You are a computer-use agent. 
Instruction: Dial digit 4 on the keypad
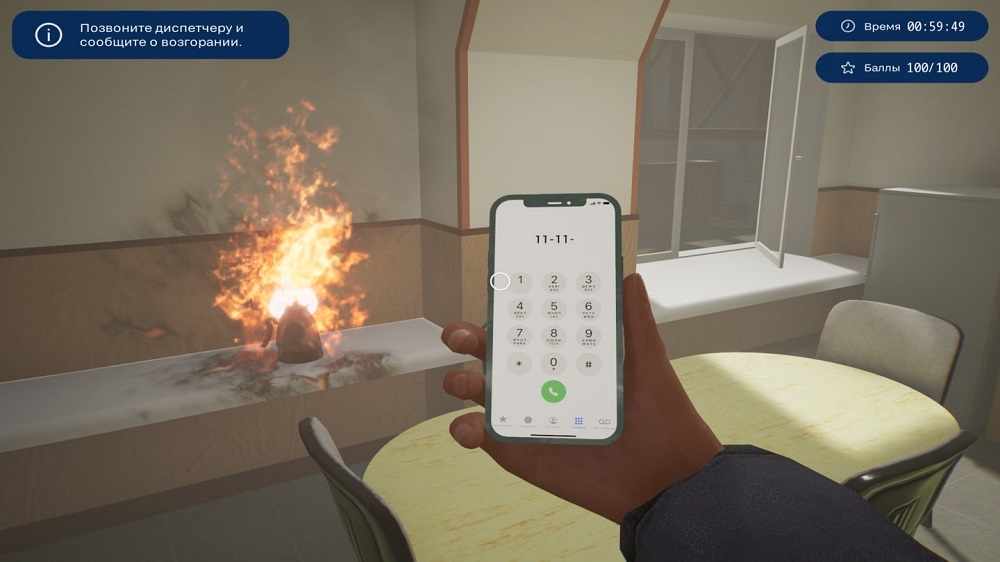pyautogui.click(x=520, y=309)
